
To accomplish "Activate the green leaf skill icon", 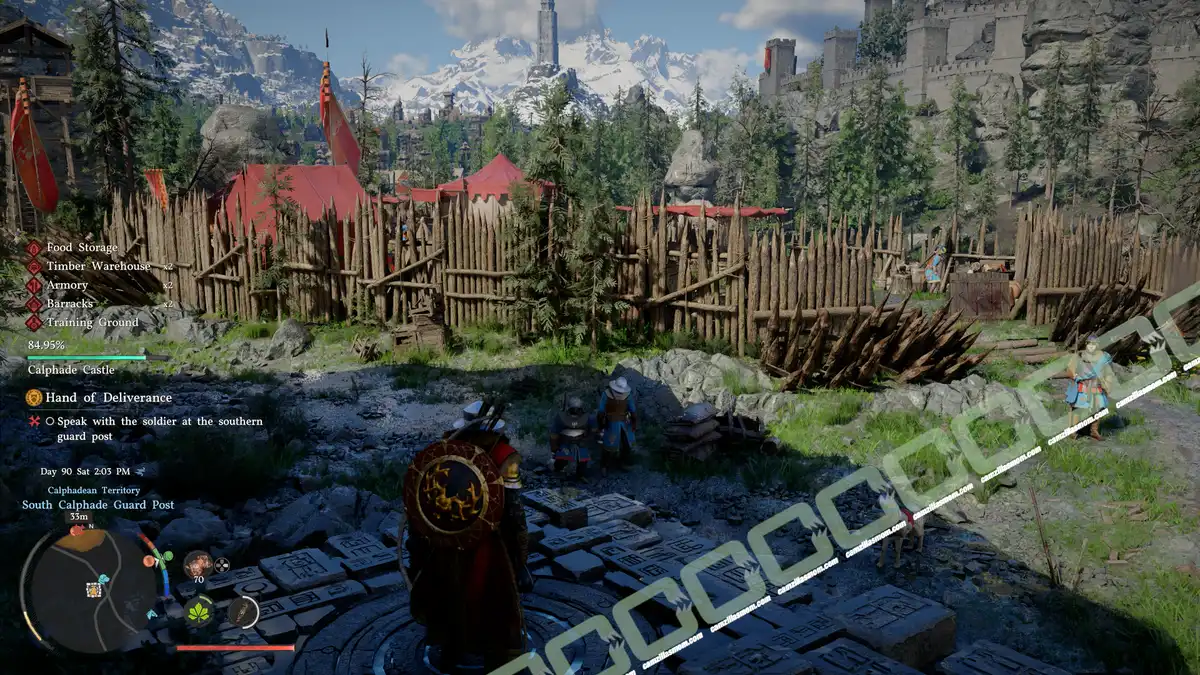I will pos(199,612).
